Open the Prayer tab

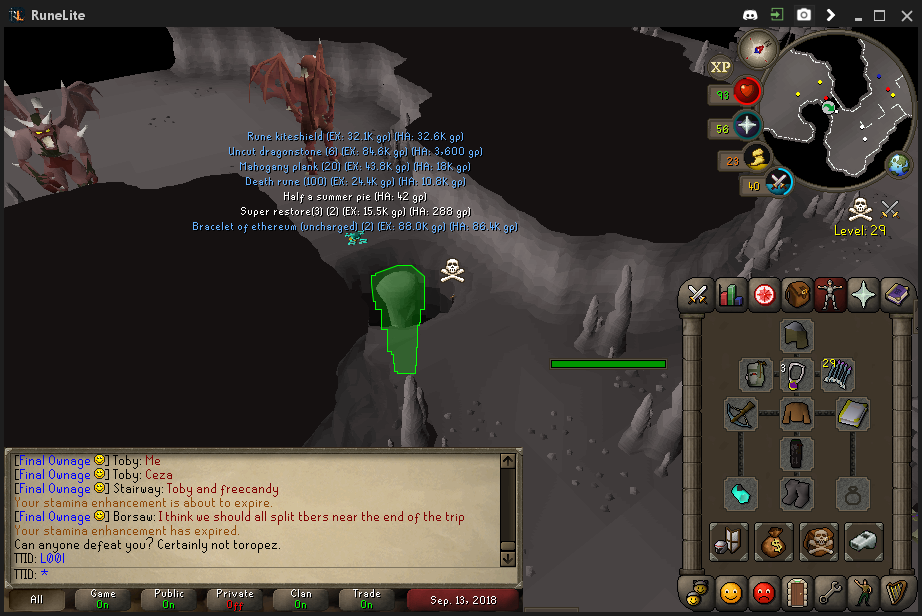tap(863, 295)
